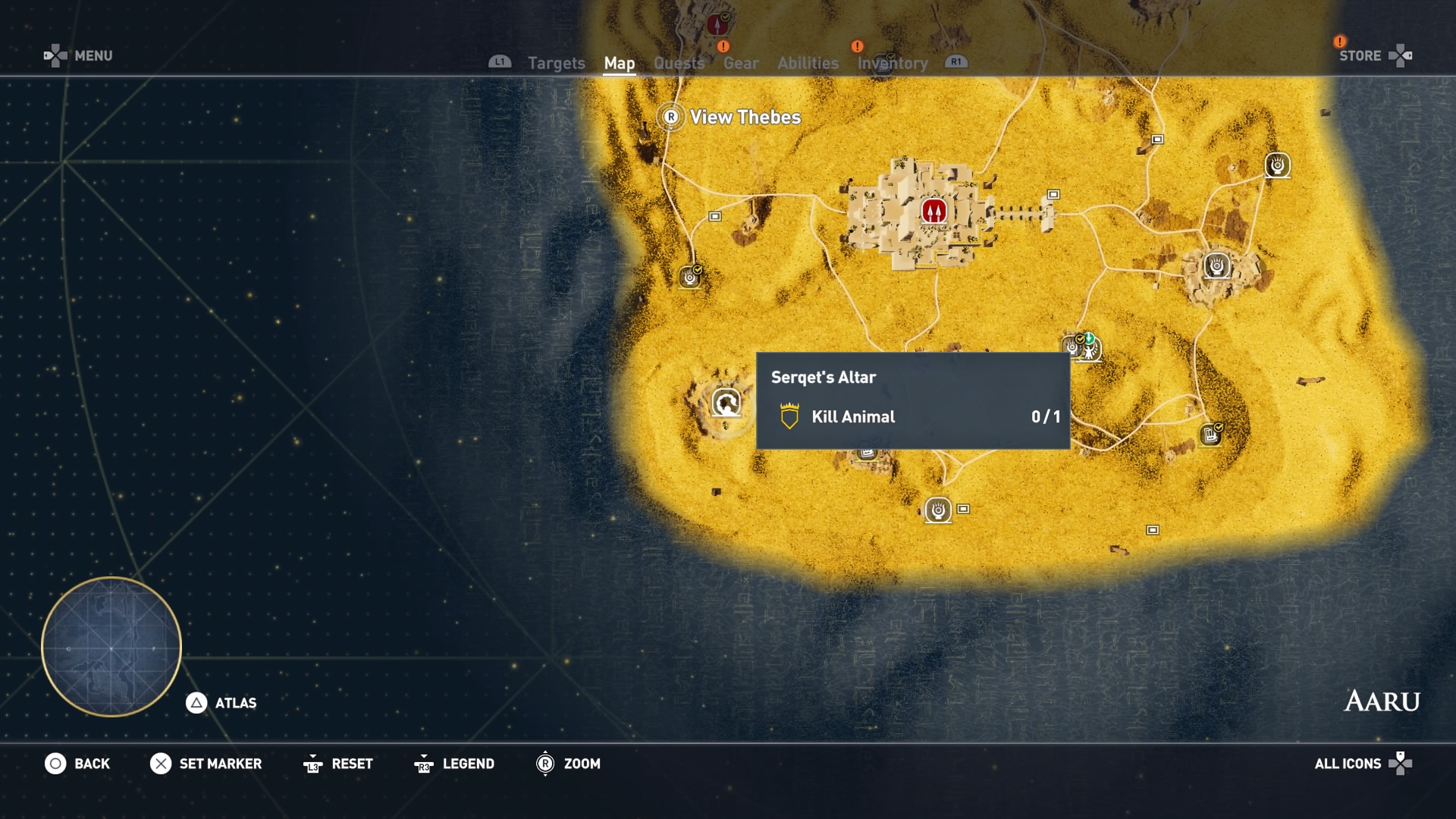The image size is (1456, 819).
Task: Show the Abilities tab
Action: (x=808, y=64)
